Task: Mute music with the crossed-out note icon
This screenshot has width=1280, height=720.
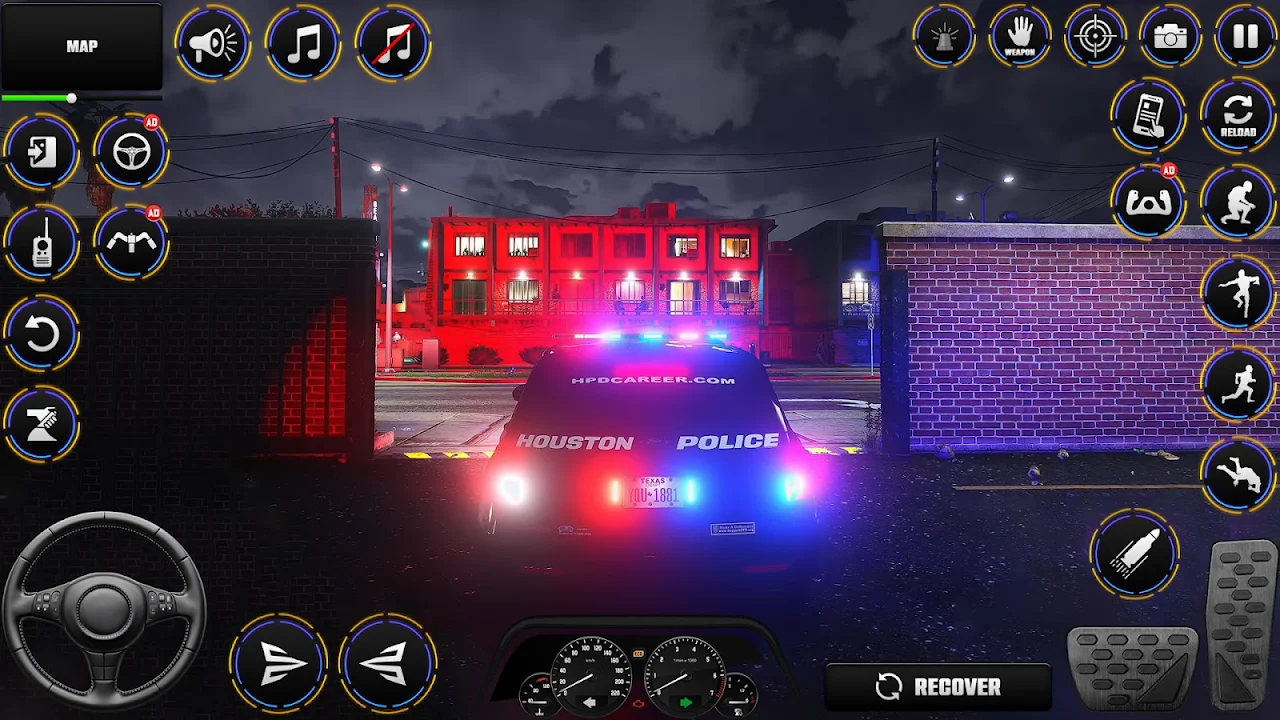Action: [393, 44]
